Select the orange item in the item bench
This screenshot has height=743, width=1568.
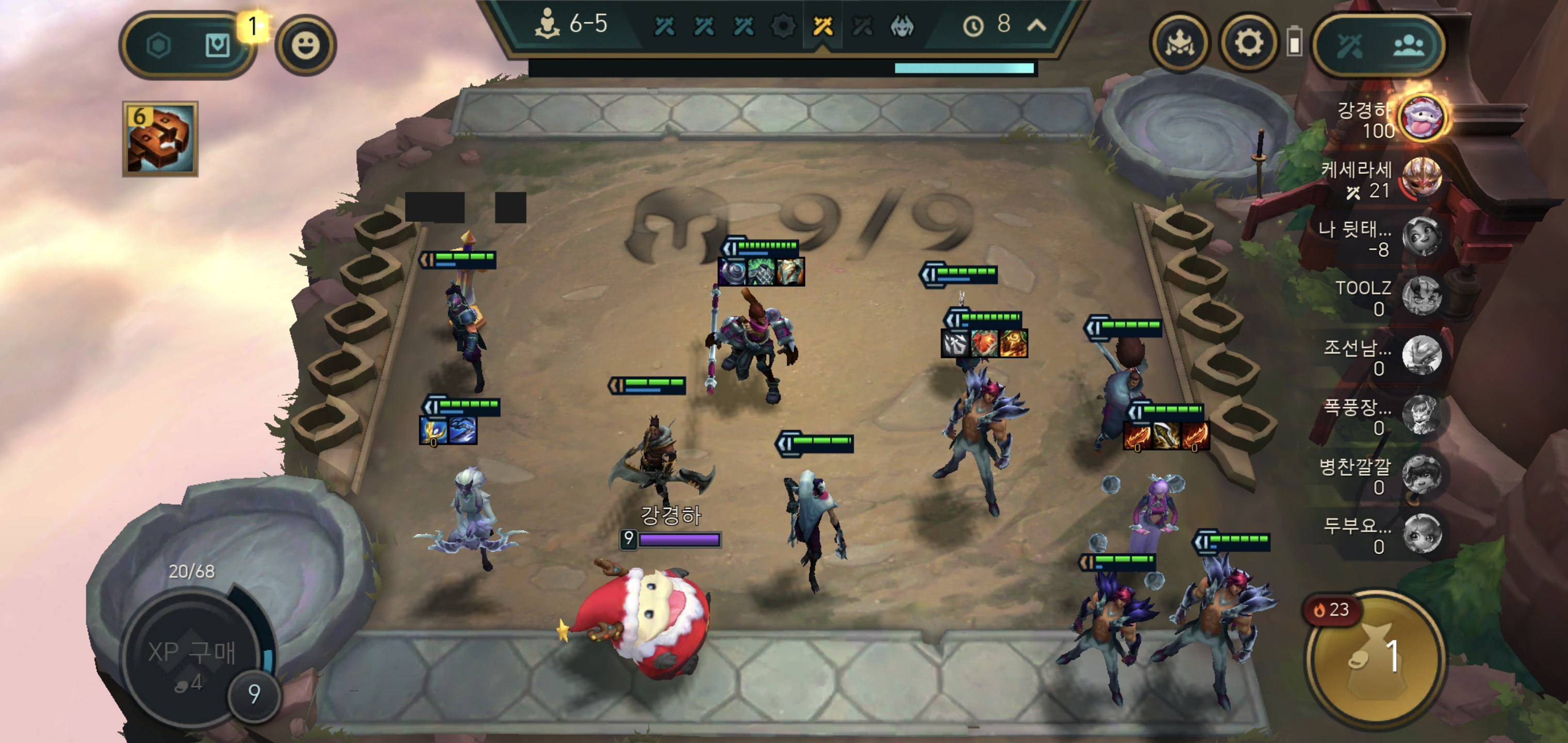coord(160,139)
